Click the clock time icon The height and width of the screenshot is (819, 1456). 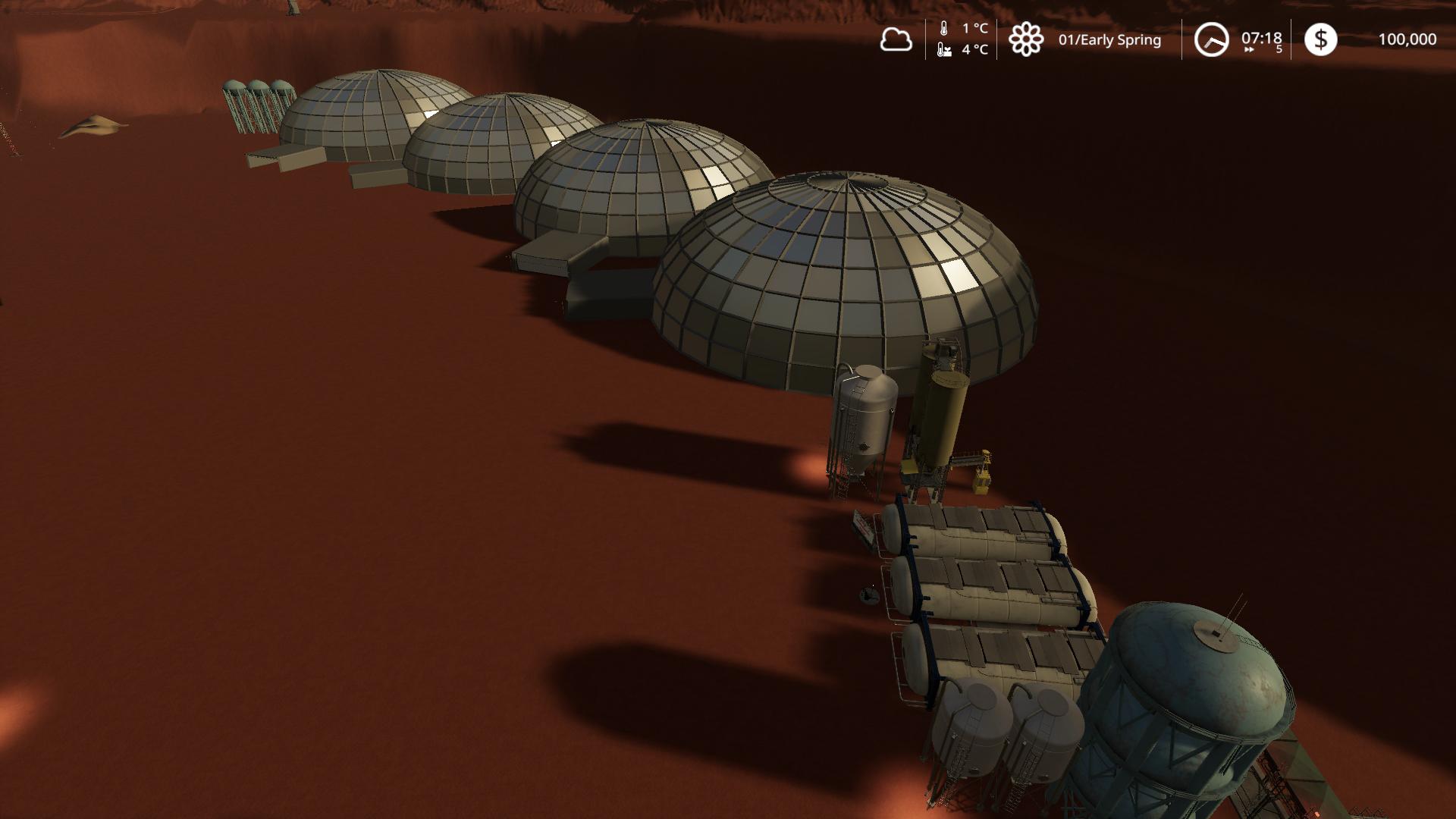coord(1211,39)
